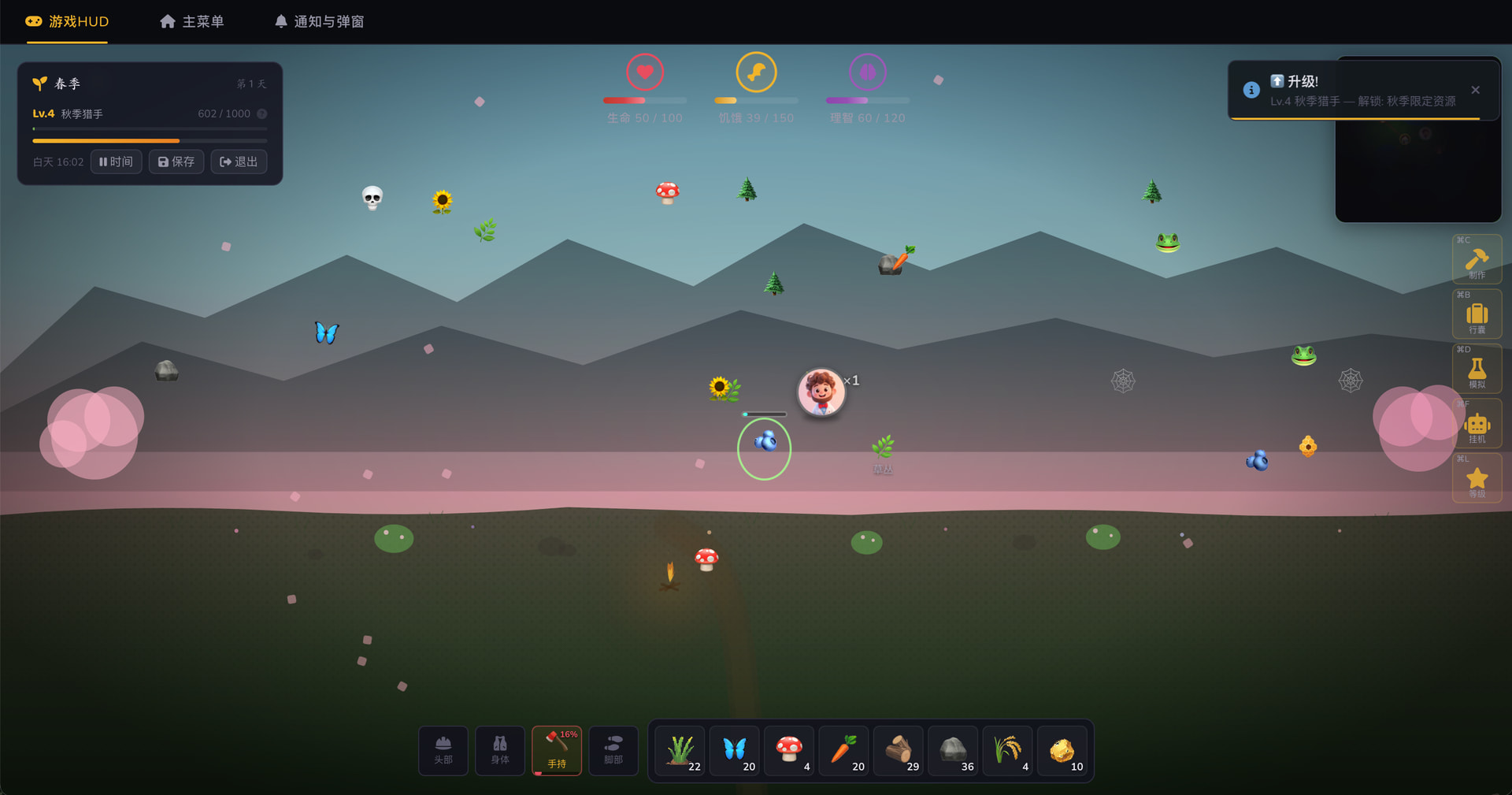Viewport: 1512px width, 795px height.
Task: Select the wood logs hotbar slot
Action: tap(899, 750)
